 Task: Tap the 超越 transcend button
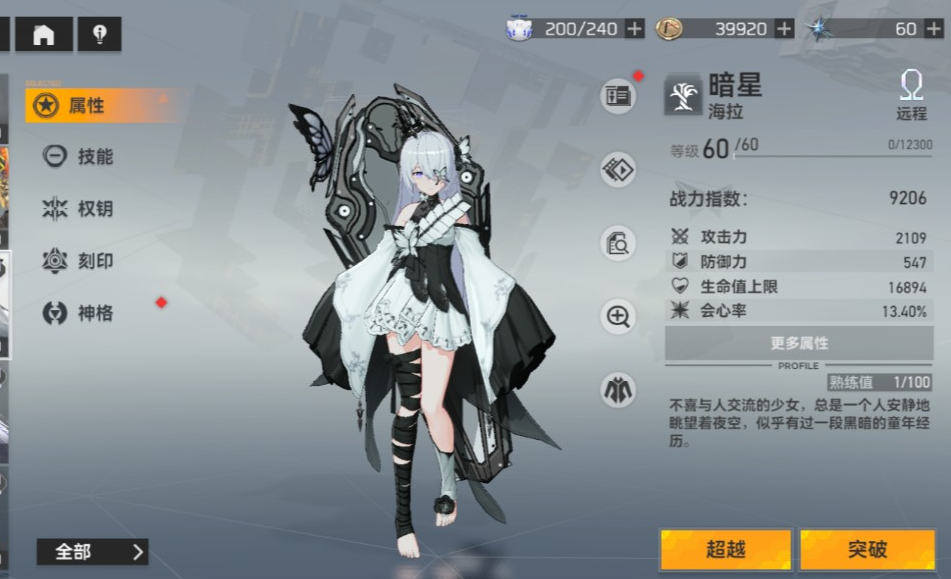[x=726, y=549]
